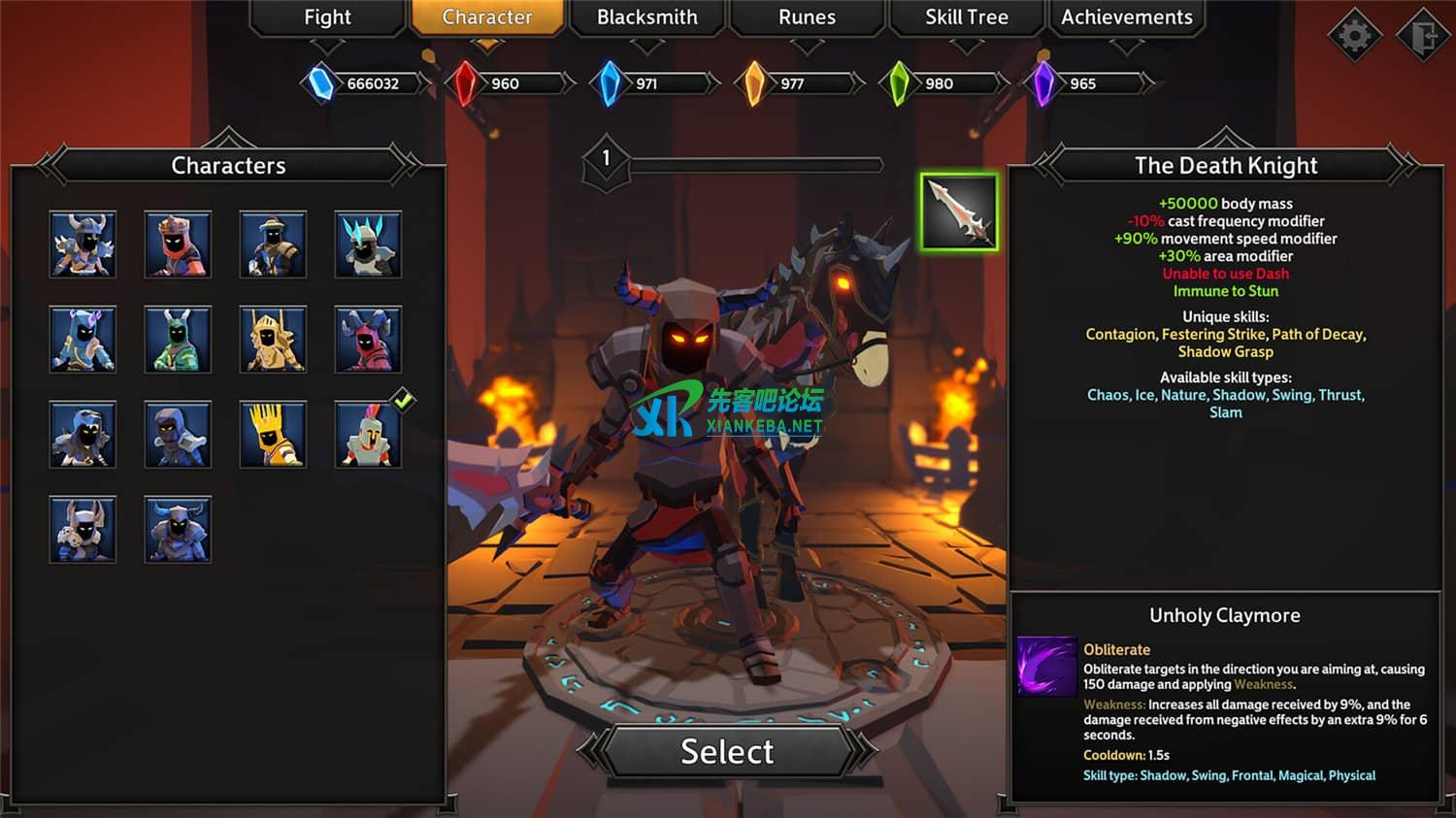Select the blue-hooded character with purple horns
Screen dimensions: 1456x818
(83, 340)
